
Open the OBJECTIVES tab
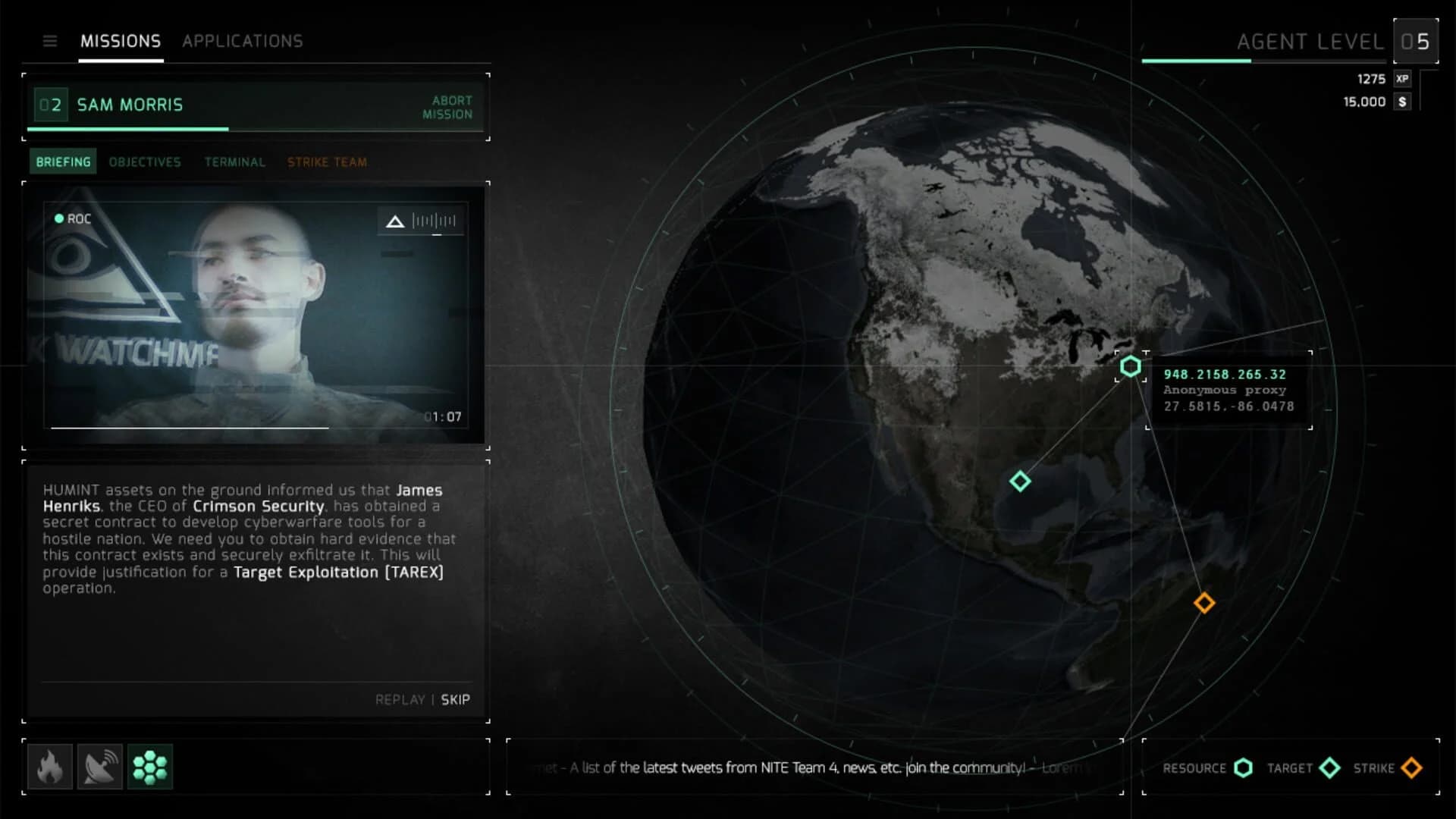tap(144, 162)
